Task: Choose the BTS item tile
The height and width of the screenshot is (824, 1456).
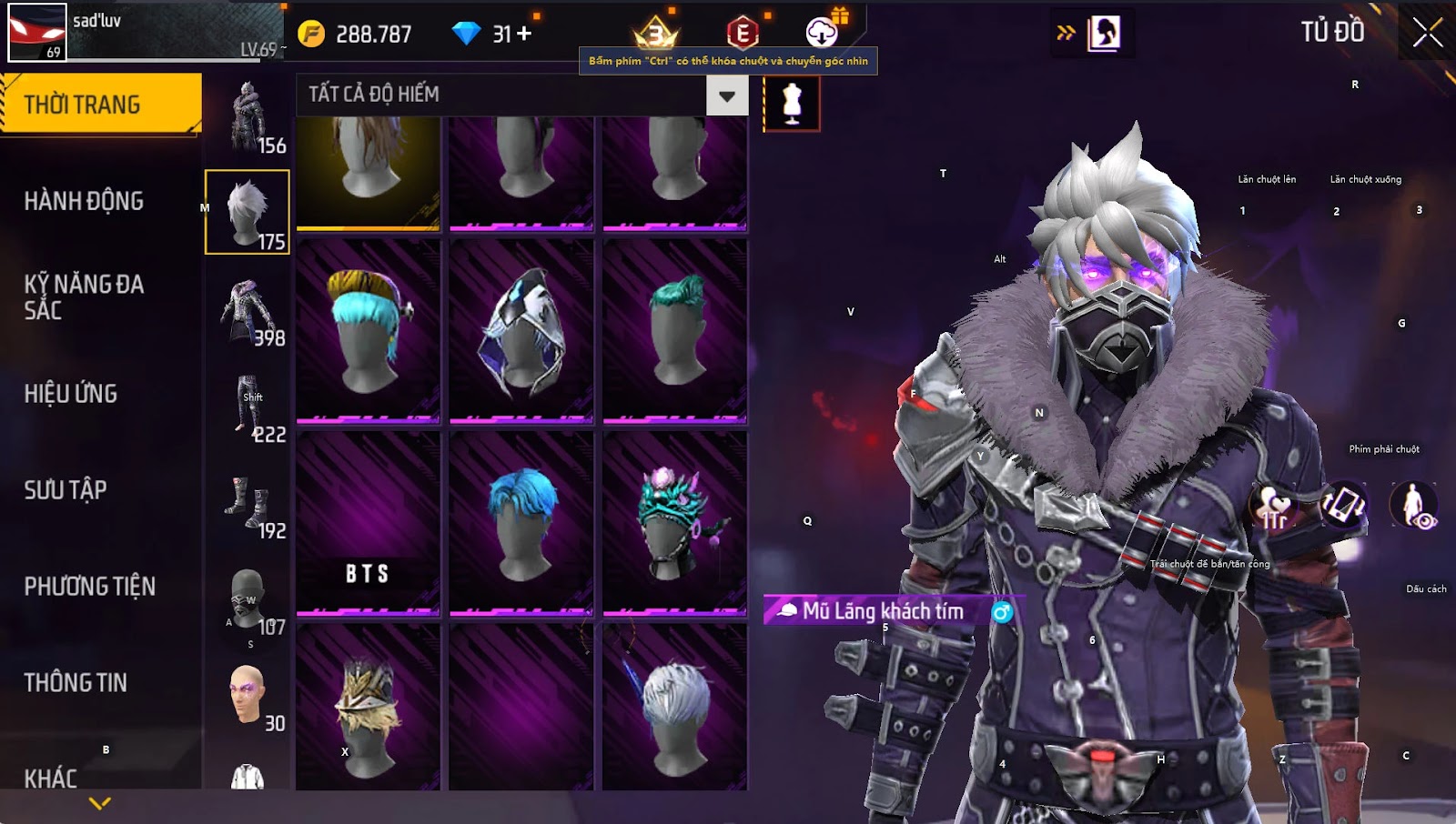Action: [x=368, y=524]
